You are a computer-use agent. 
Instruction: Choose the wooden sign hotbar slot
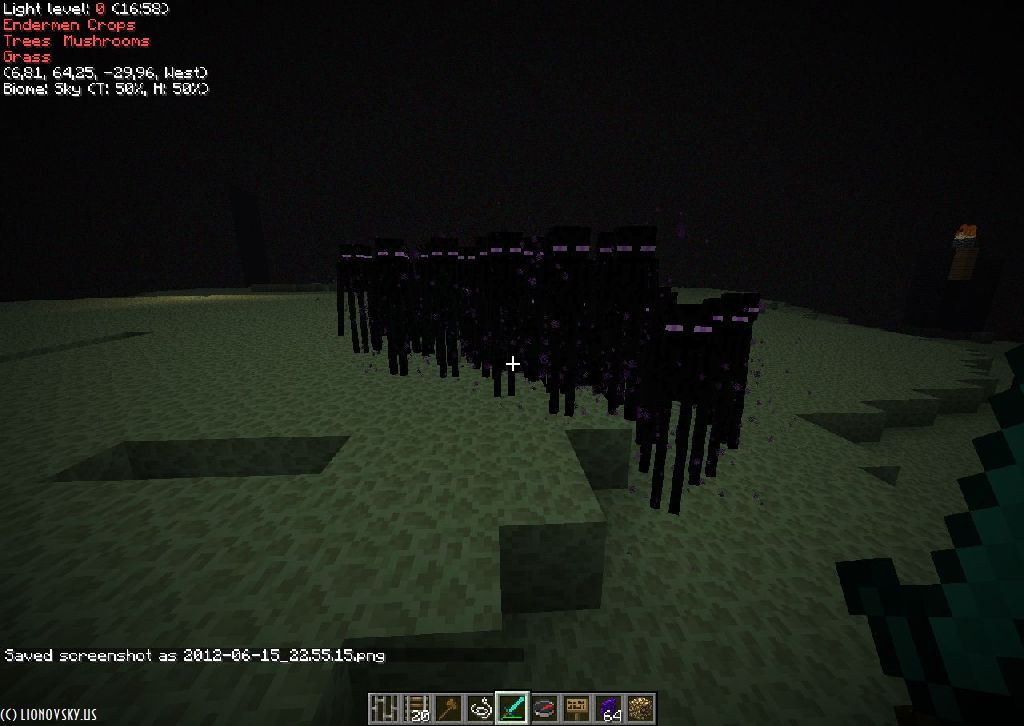coord(576,708)
